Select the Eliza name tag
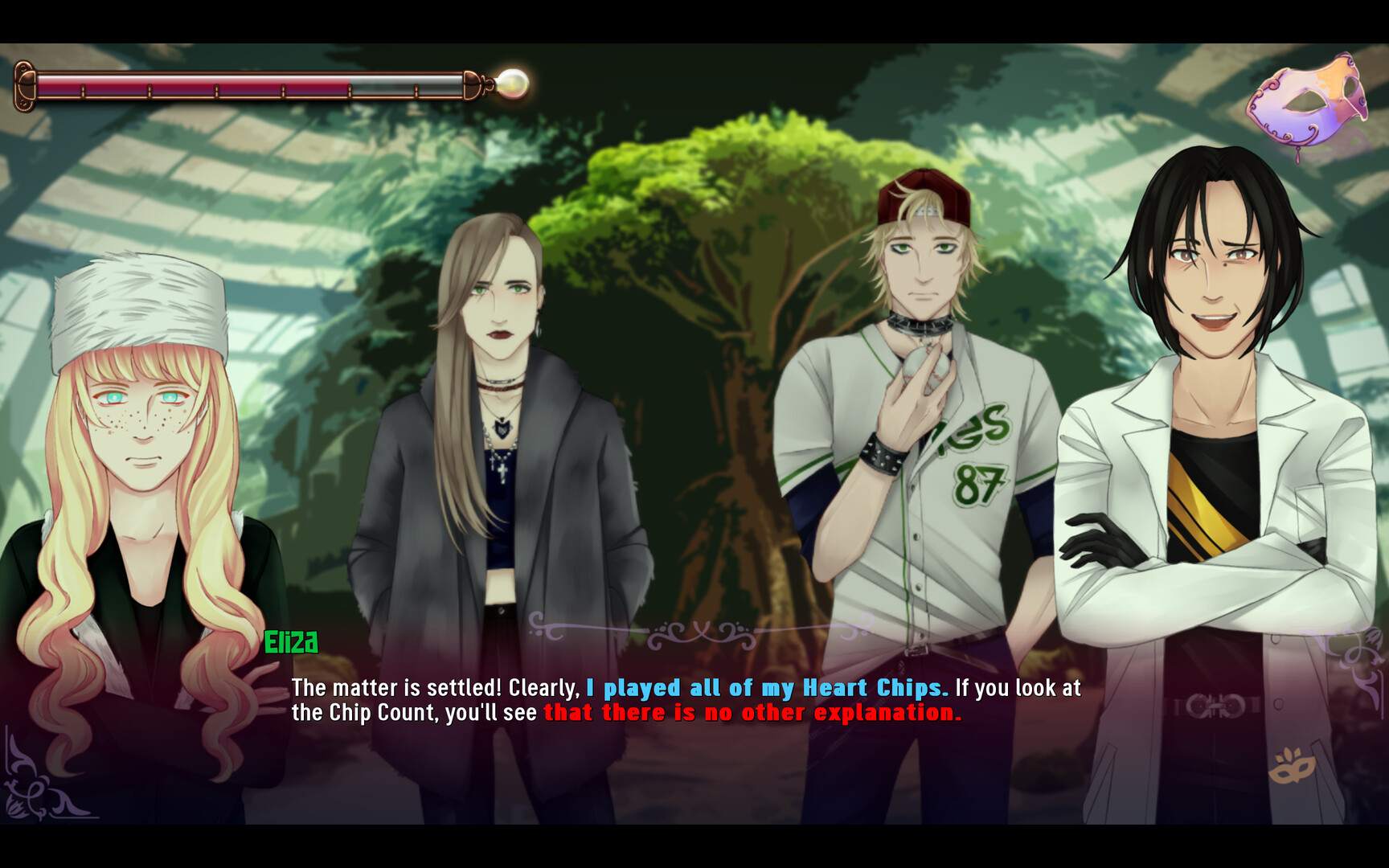 293,643
